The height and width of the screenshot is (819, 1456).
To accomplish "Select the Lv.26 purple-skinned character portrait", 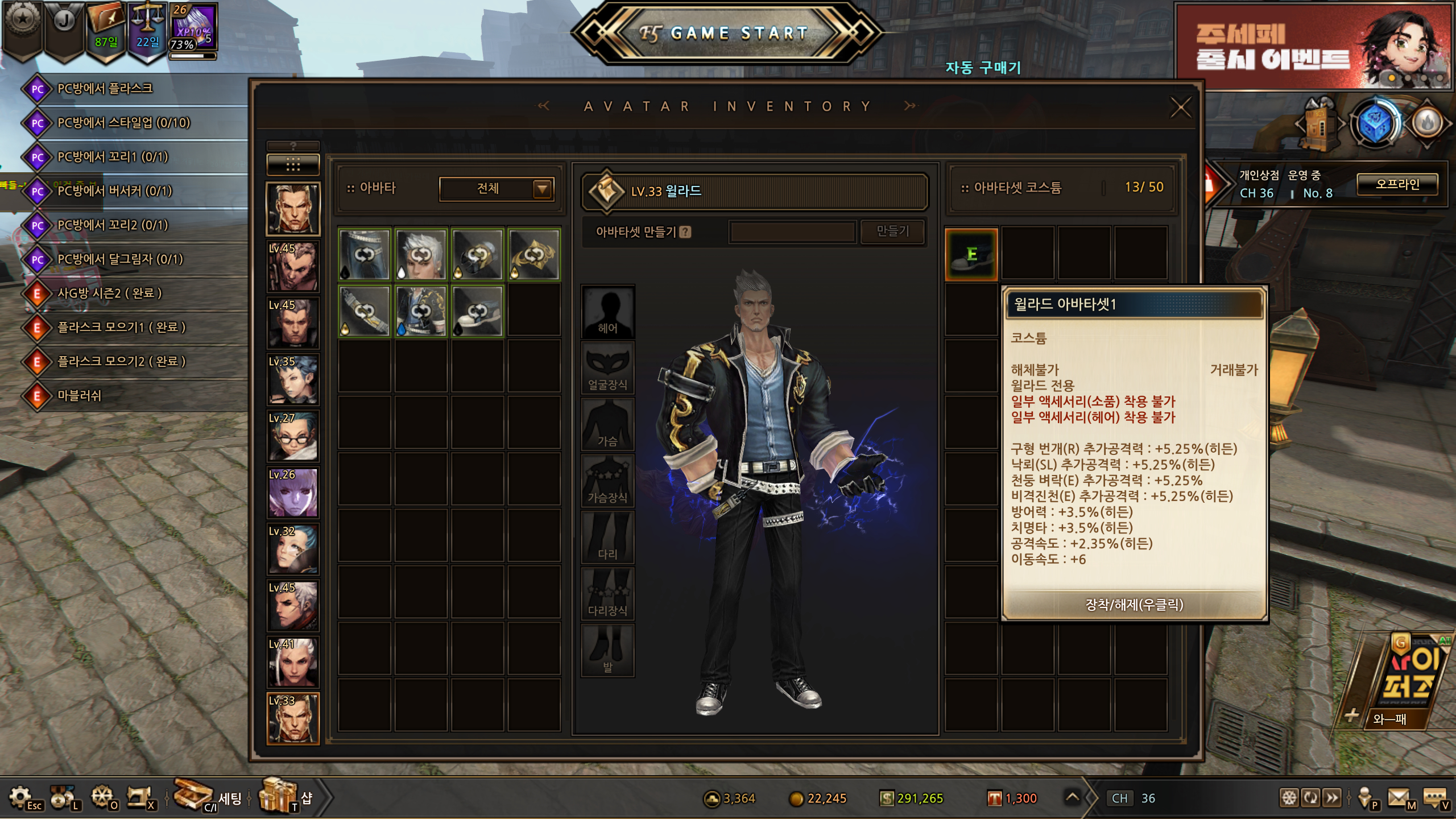I will click(293, 493).
